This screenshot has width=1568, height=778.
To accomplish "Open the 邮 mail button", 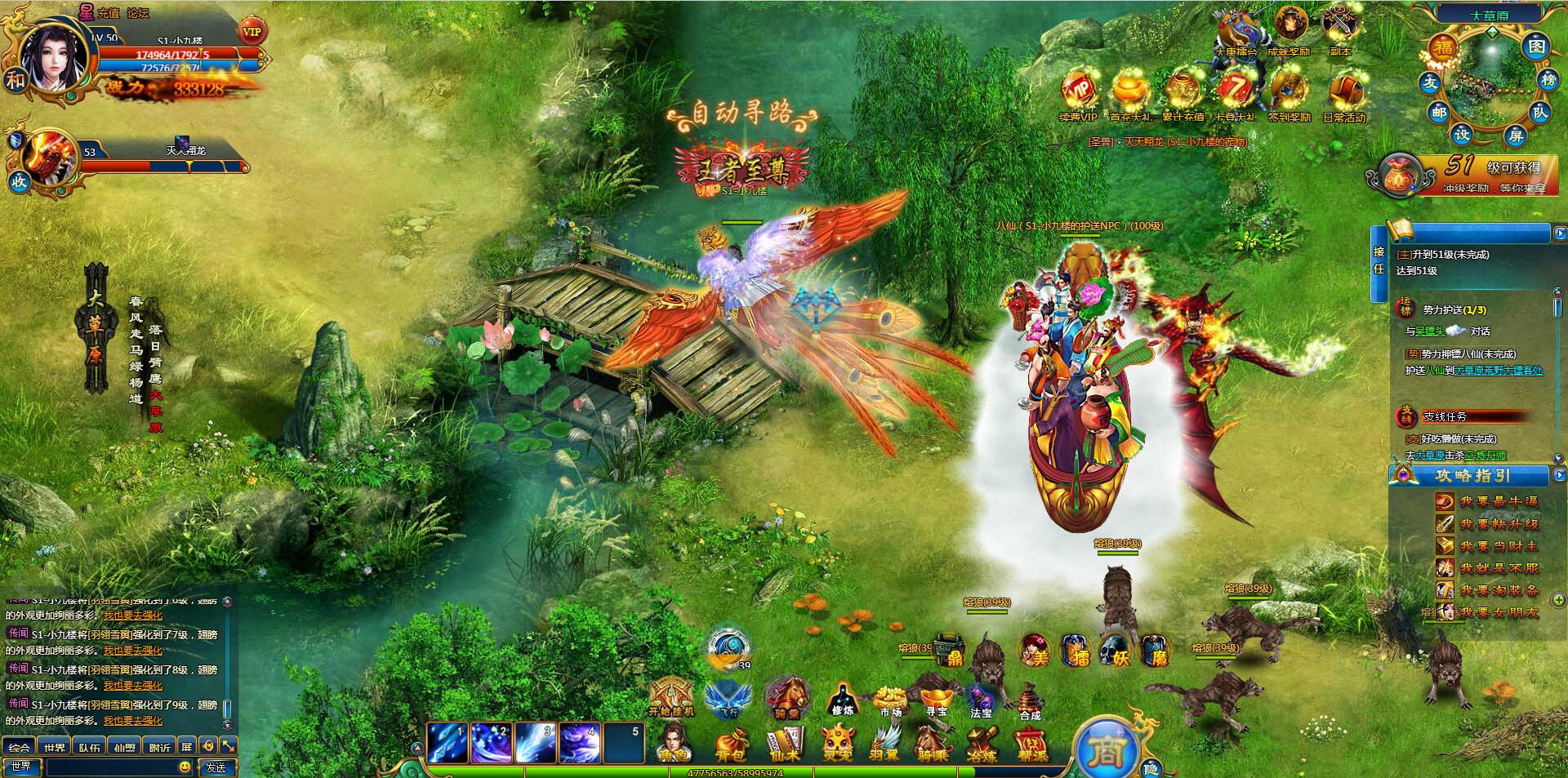I will pyautogui.click(x=1439, y=113).
